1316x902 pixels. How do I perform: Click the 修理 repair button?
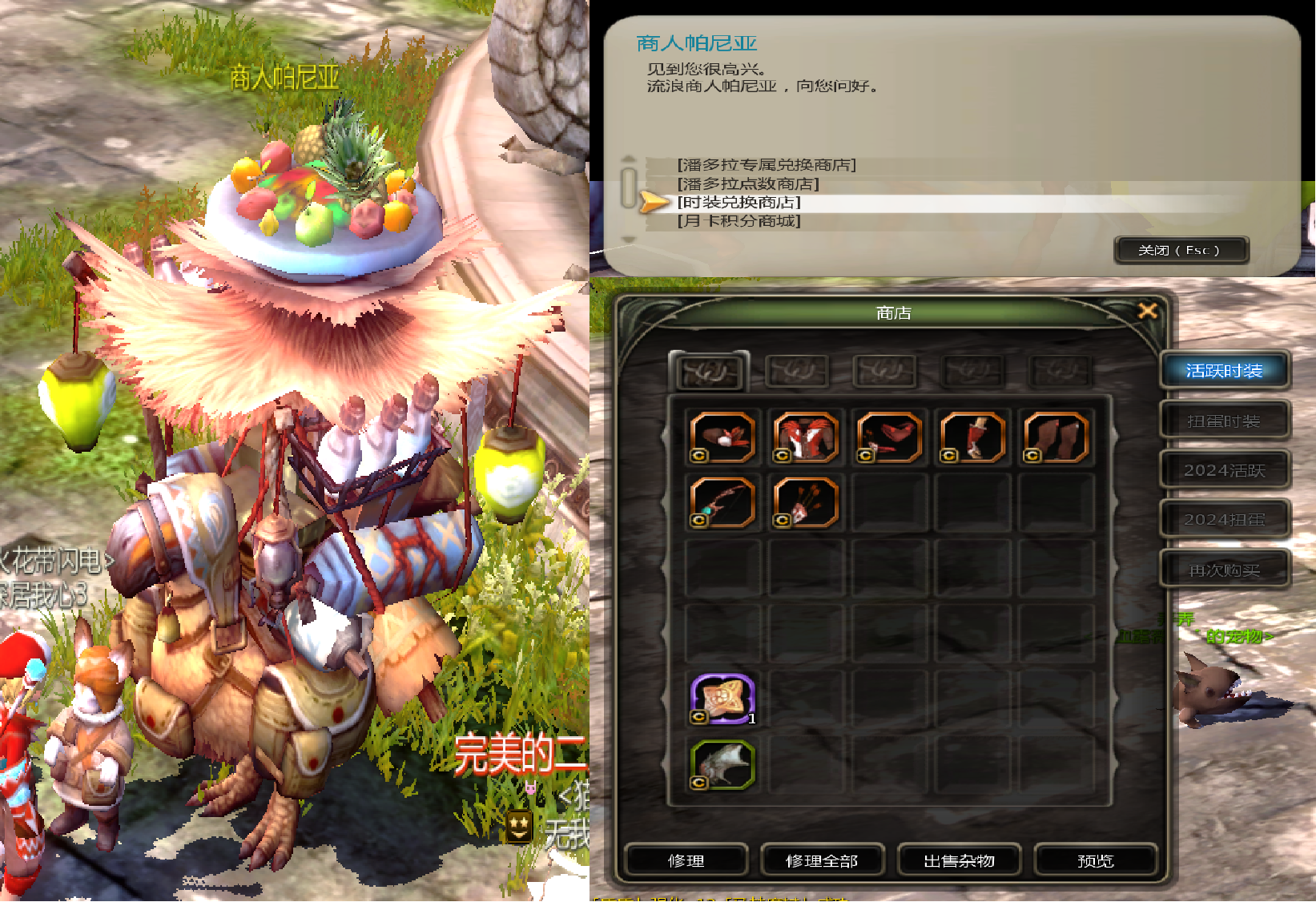coord(686,860)
